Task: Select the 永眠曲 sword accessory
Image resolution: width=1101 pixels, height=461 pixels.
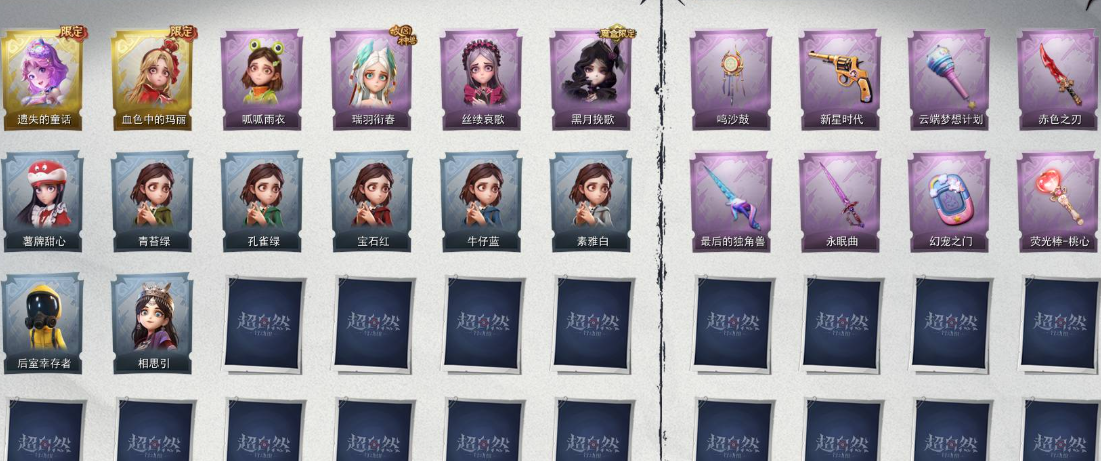Action: coord(840,200)
